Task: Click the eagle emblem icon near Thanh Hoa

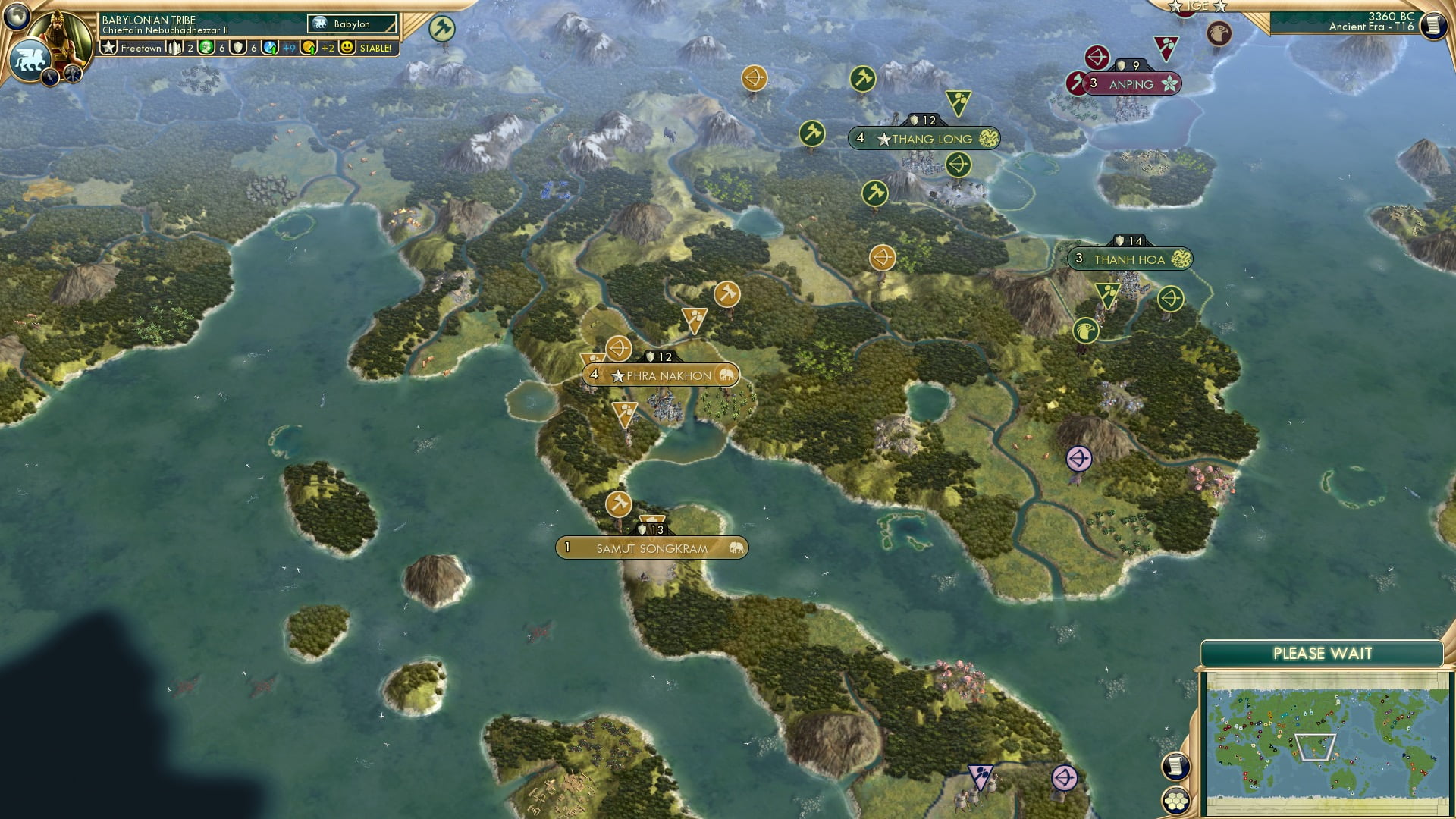Action: [x=1084, y=331]
